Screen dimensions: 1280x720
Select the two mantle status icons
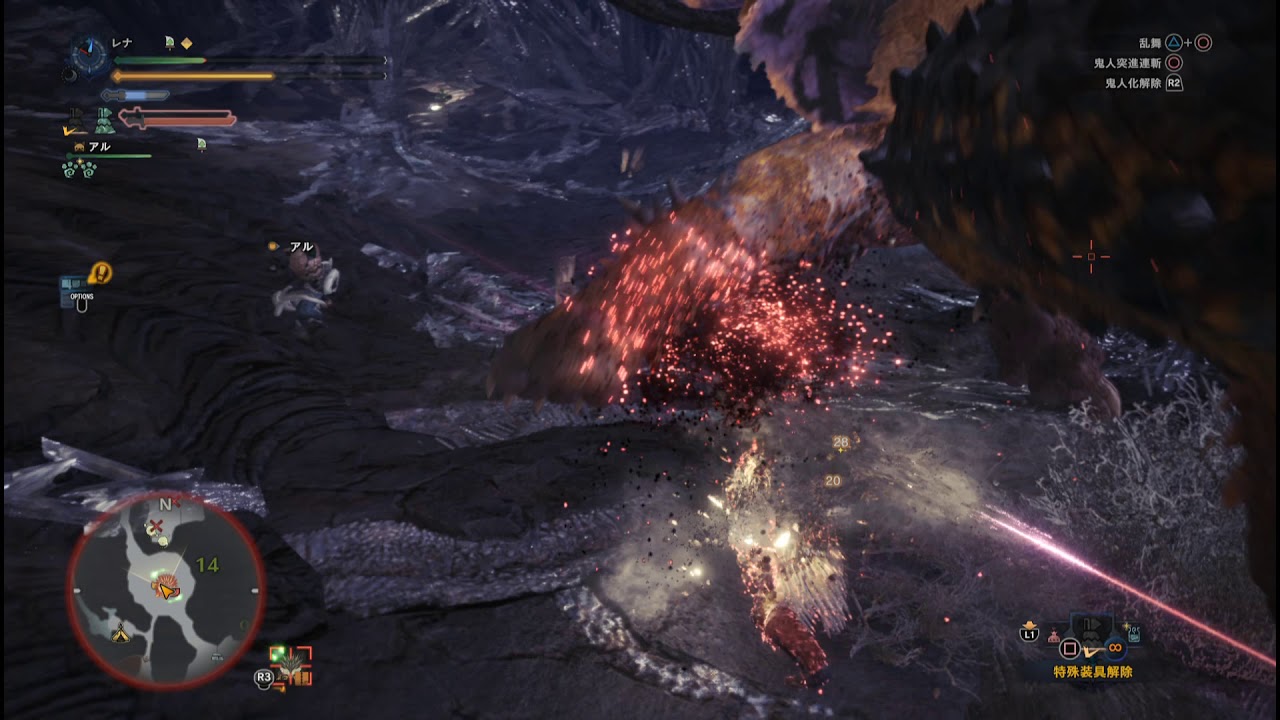pyautogui.click(x=92, y=121)
